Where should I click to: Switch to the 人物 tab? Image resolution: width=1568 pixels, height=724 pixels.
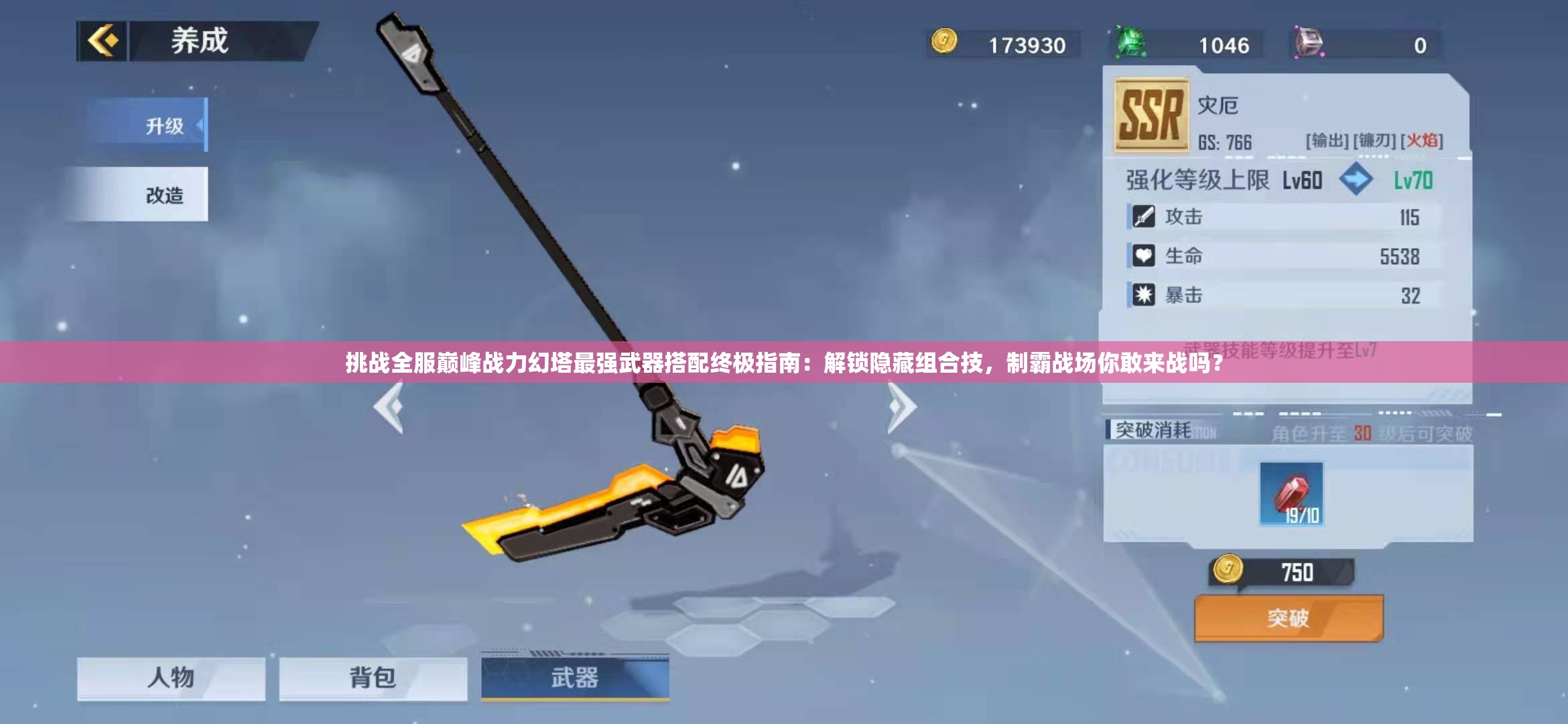171,678
